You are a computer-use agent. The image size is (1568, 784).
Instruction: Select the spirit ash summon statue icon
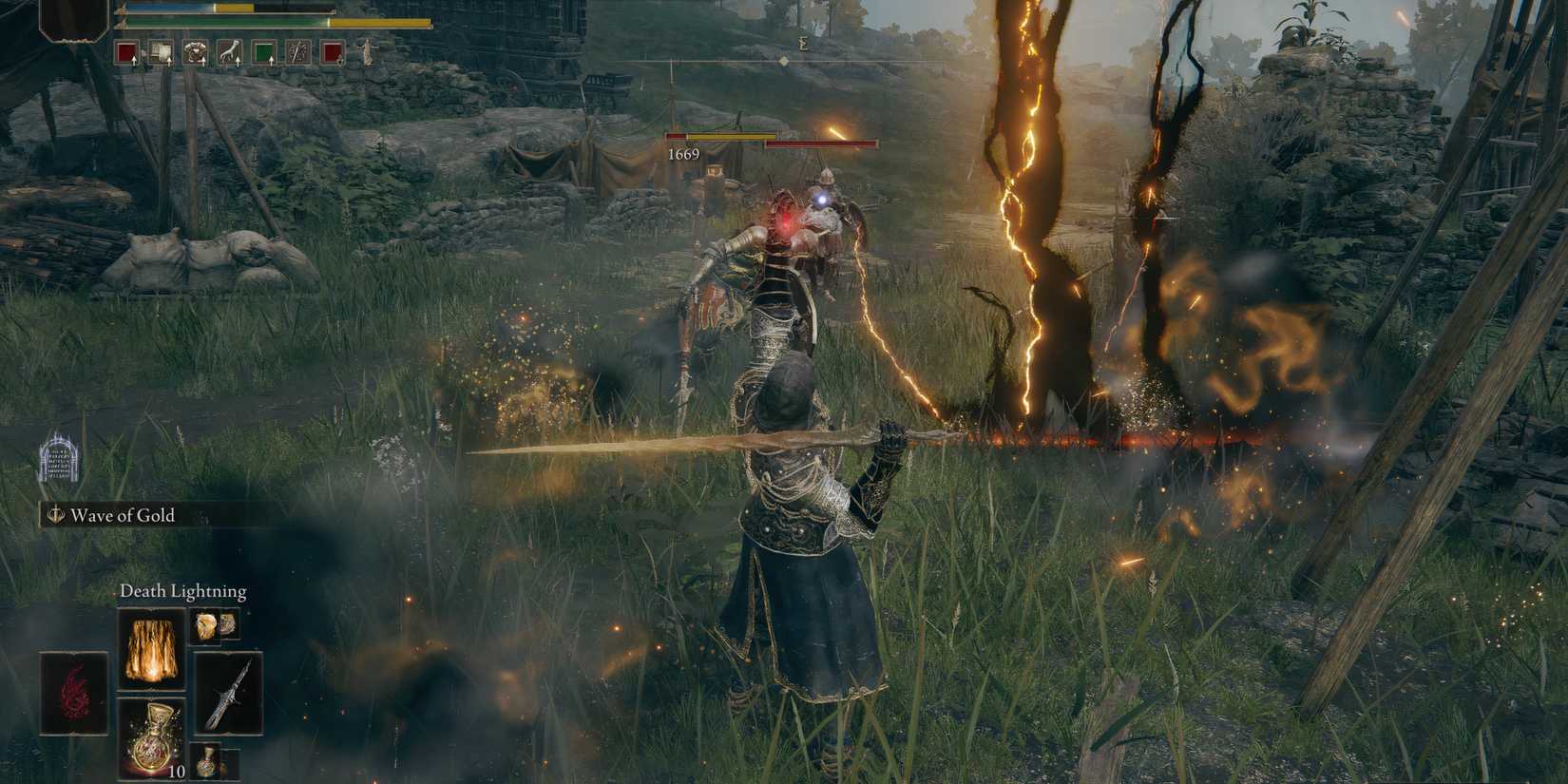[x=369, y=52]
